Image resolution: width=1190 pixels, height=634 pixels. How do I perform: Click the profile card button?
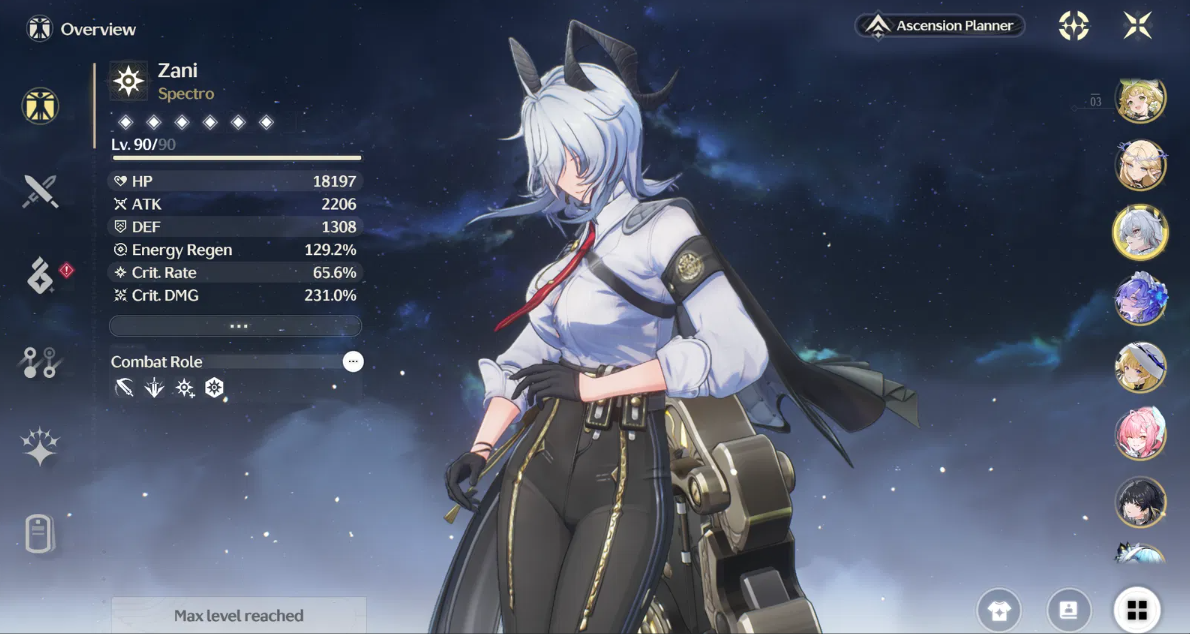pos(1068,610)
